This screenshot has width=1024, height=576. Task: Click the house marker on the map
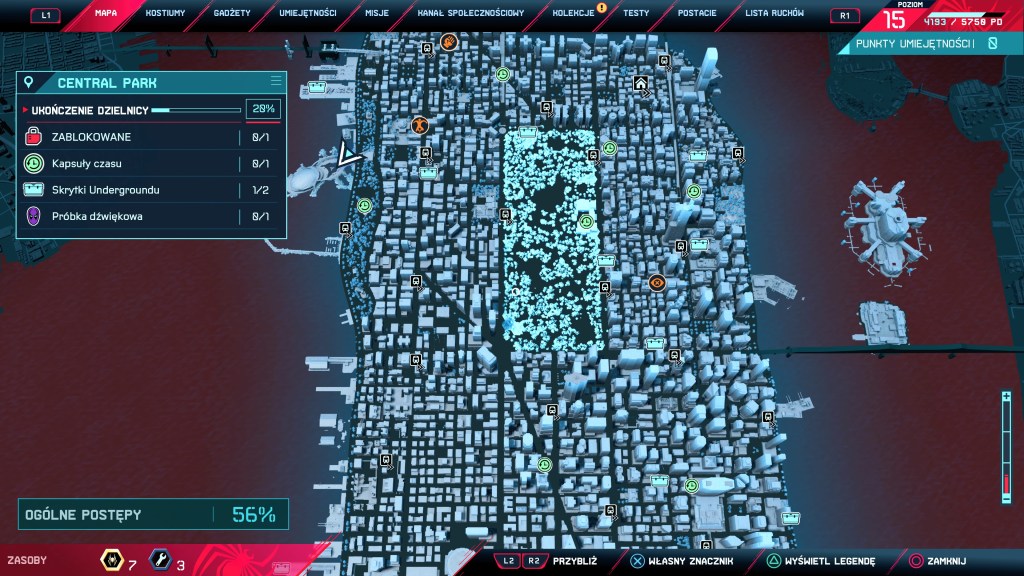pyautogui.click(x=640, y=84)
